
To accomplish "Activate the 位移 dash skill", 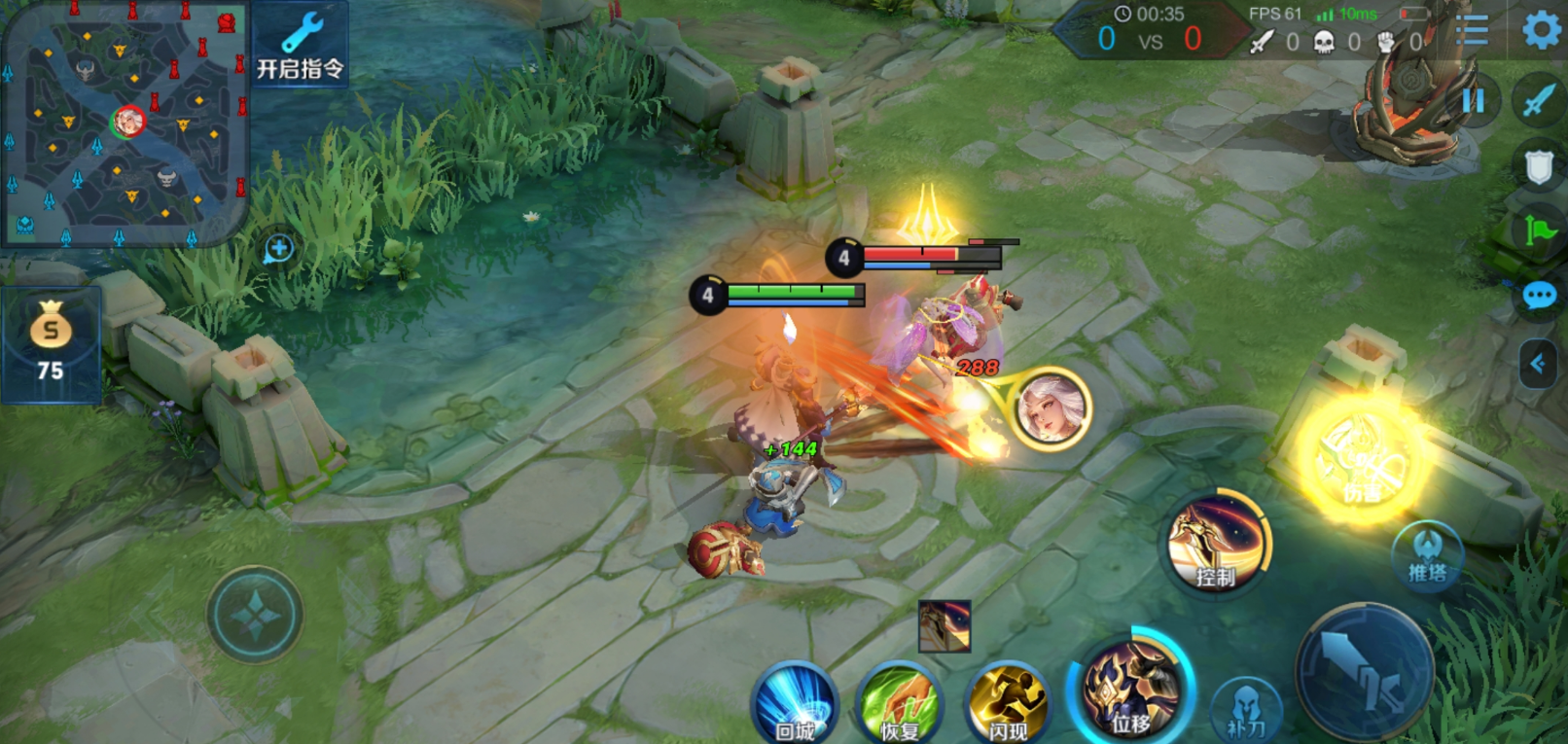I will (x=1131, y=689).
